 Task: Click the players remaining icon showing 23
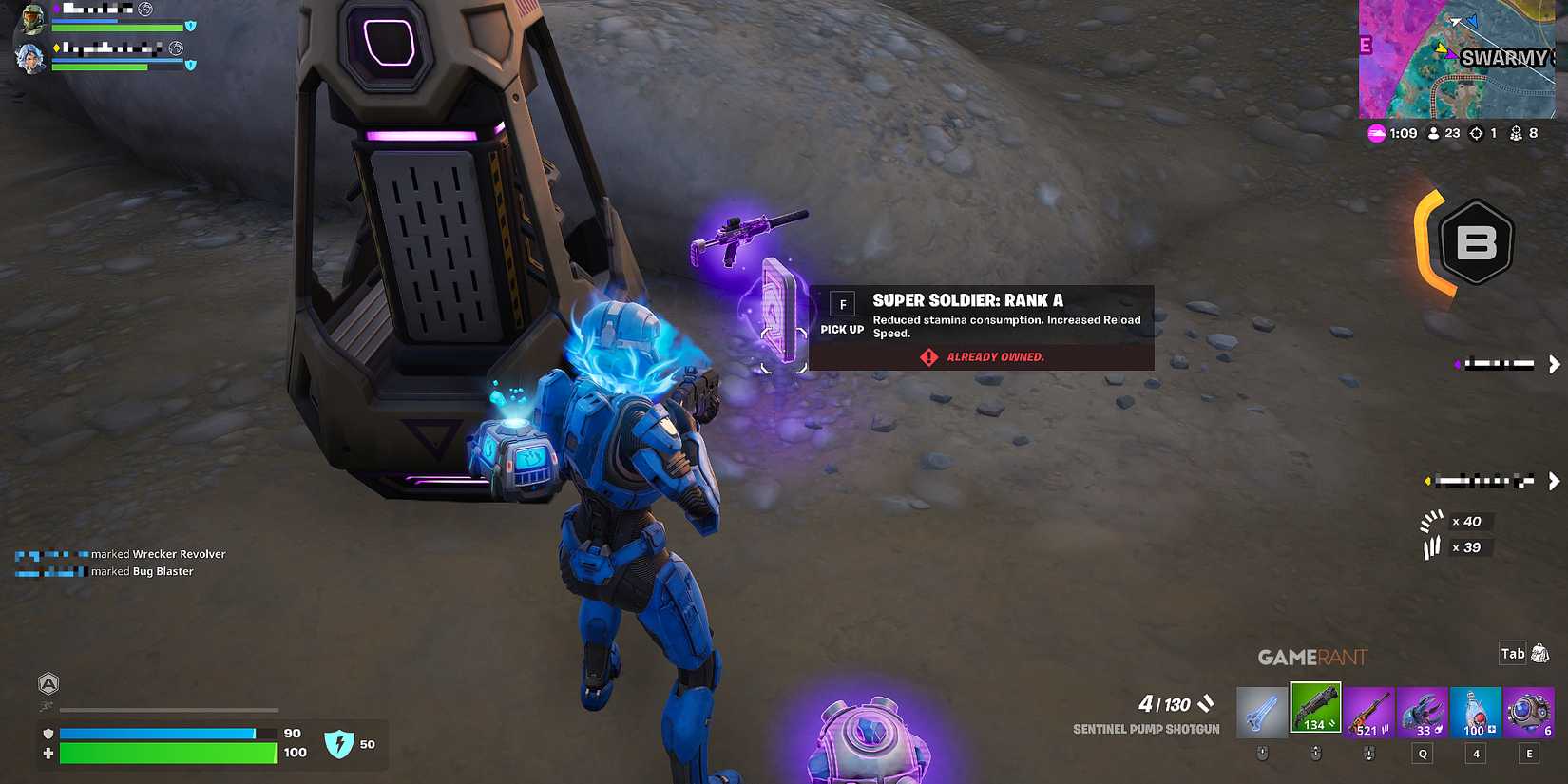click(1435, 133)
